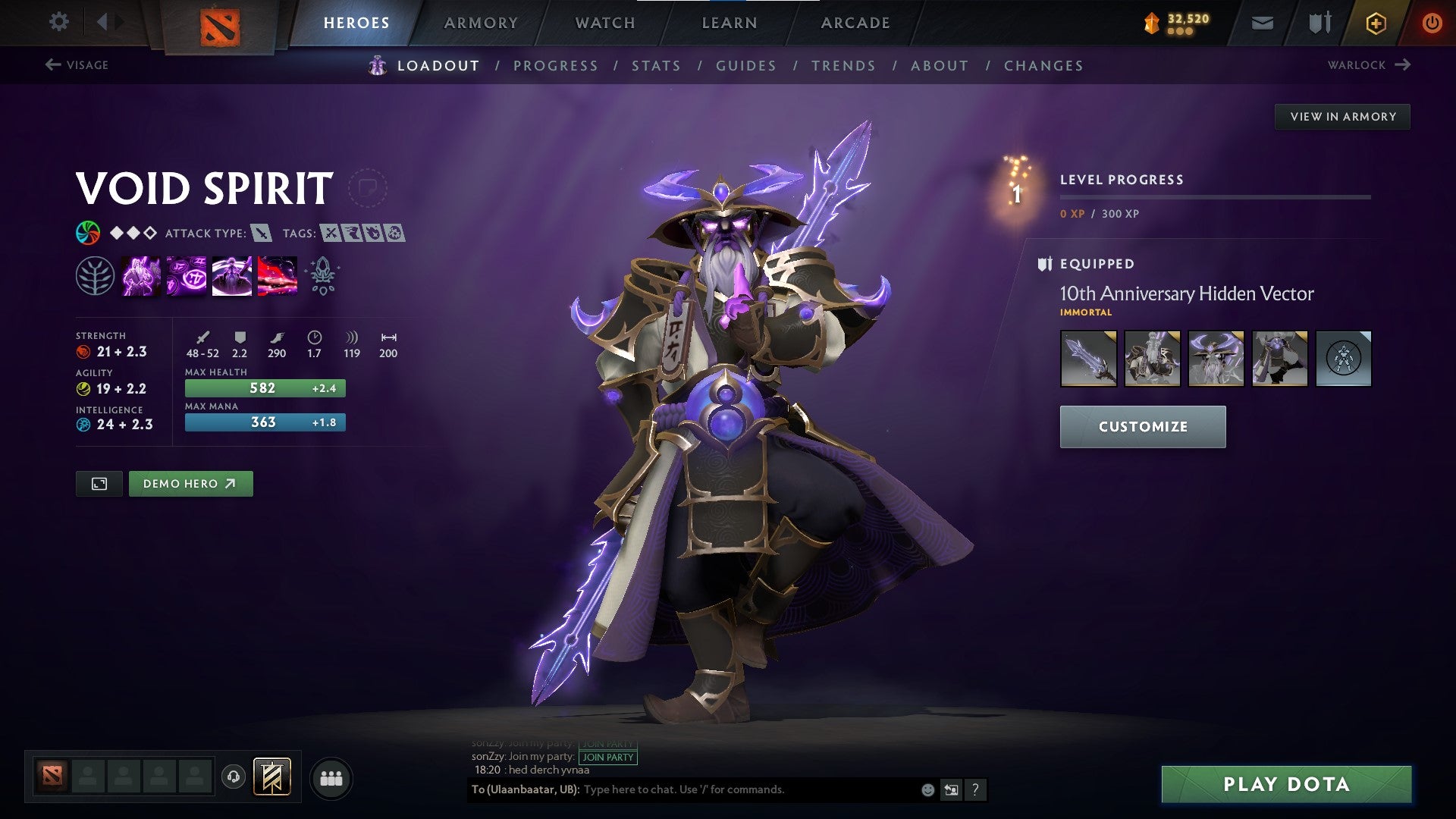Image resolution: width=1456 pixels, height=819 pixels.
Task: Toggle the voice chat headset icon
Action: tap(234, 778)
